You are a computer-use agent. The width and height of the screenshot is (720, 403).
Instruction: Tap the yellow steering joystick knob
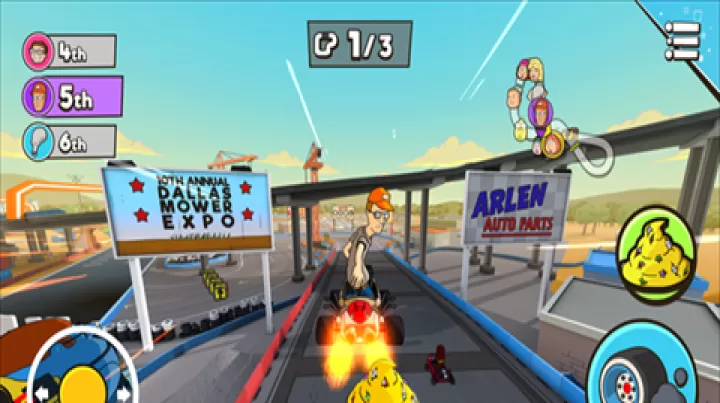pos(83,385)
